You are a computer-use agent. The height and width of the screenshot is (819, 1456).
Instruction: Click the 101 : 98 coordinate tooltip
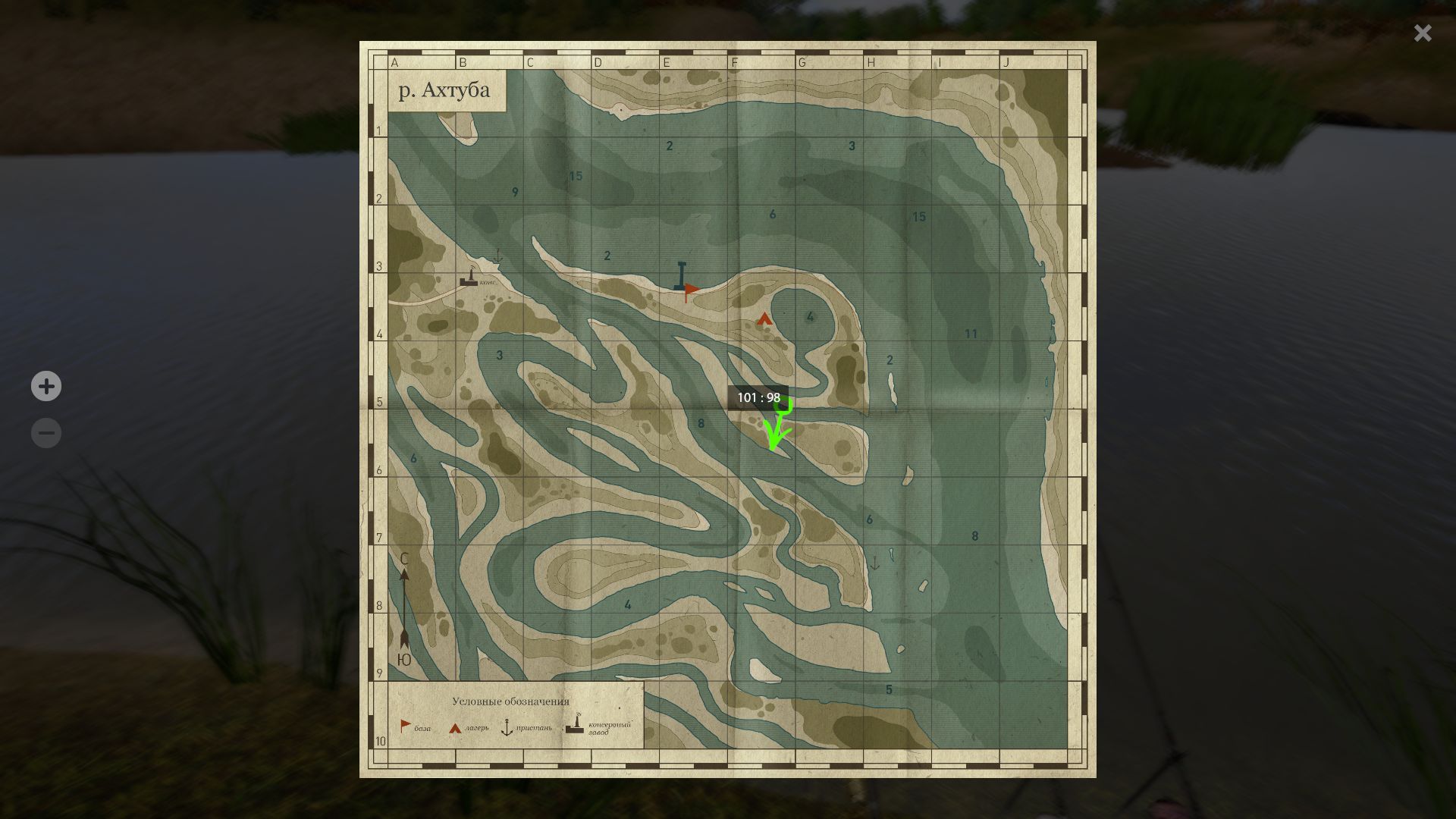(758, 397)
